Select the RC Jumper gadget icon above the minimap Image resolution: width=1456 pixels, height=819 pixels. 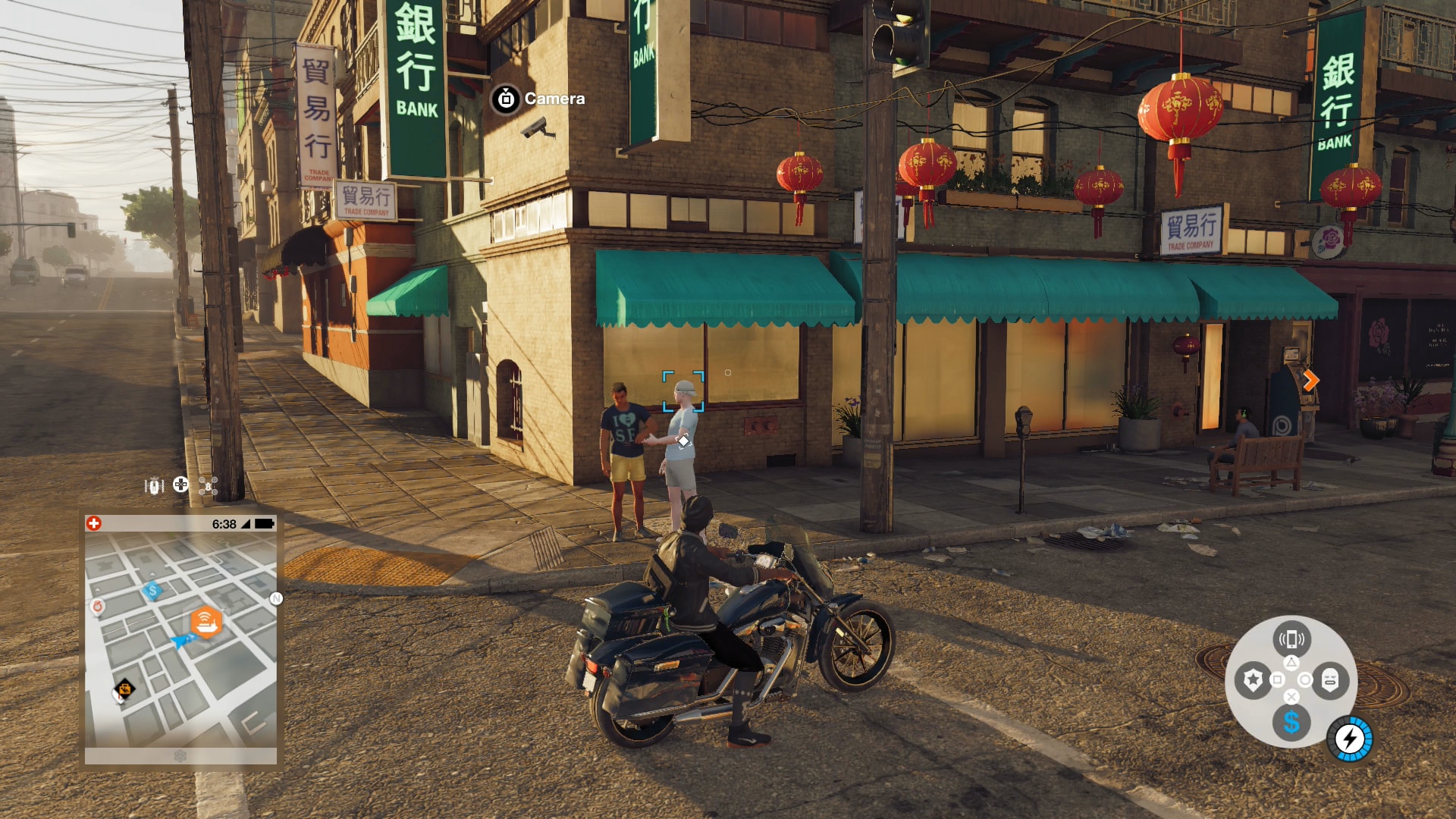click(154, 485)
